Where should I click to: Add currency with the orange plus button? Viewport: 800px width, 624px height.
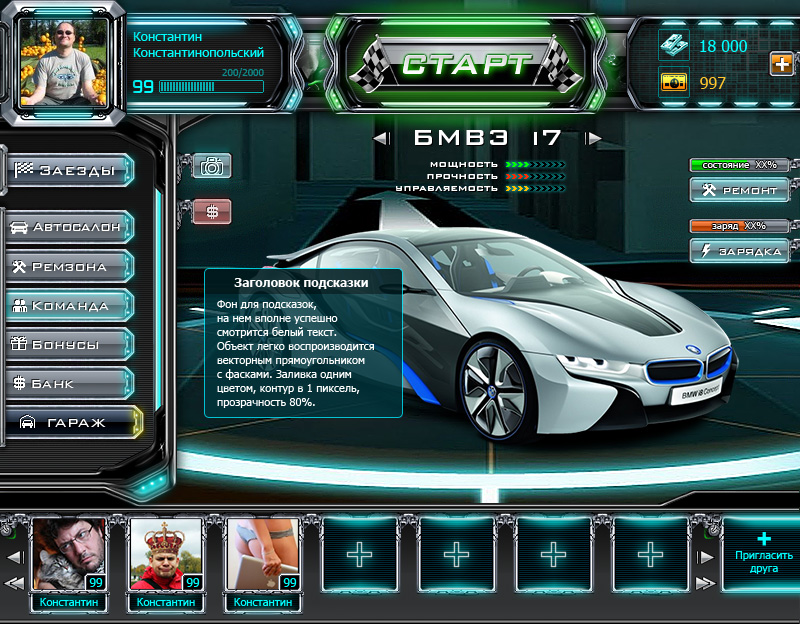pos(781,64)
